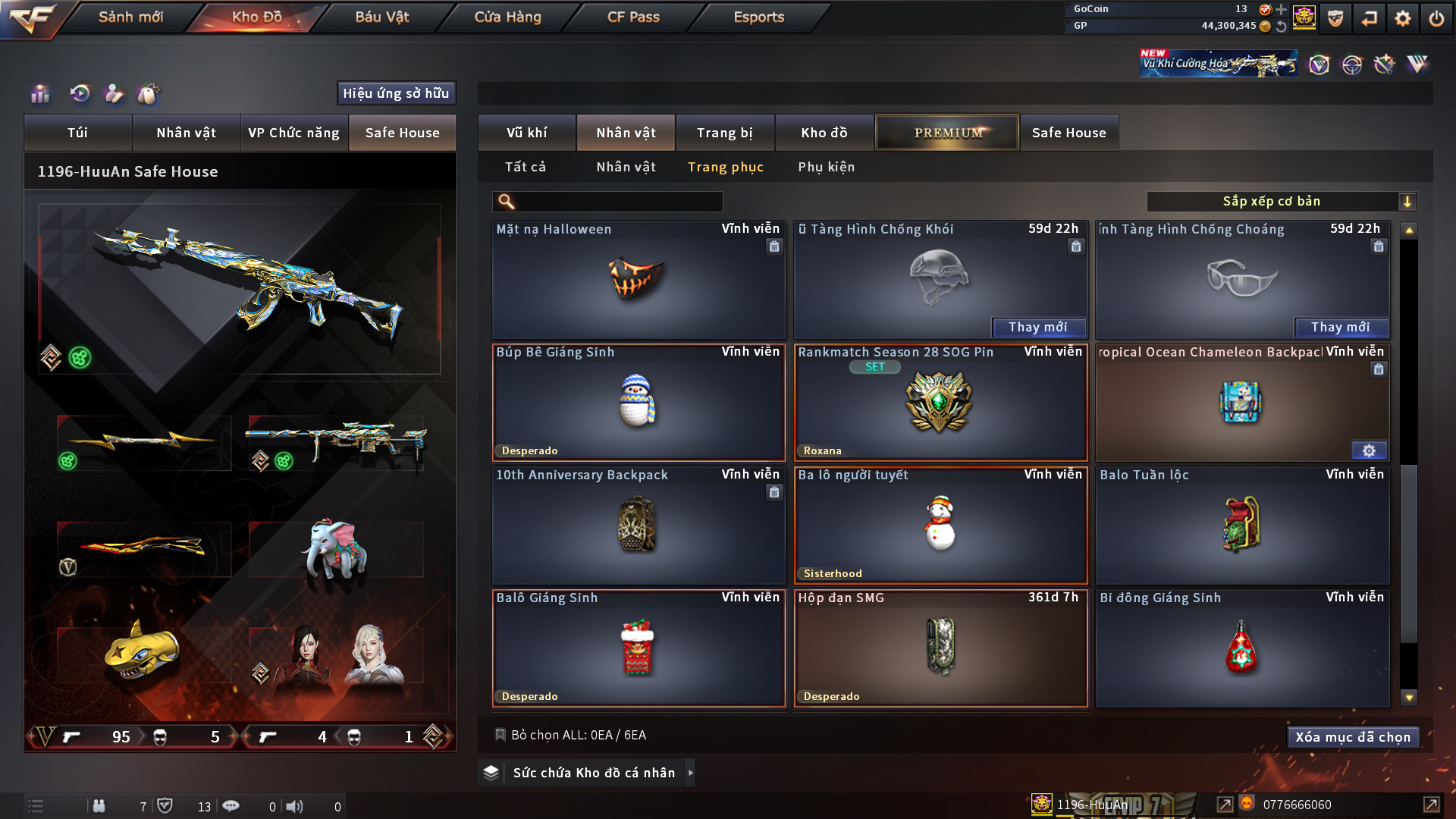This screenshot has width=1456, height=819.
Task: Show Tất cả items filter
Action: [x=525, y=167]
